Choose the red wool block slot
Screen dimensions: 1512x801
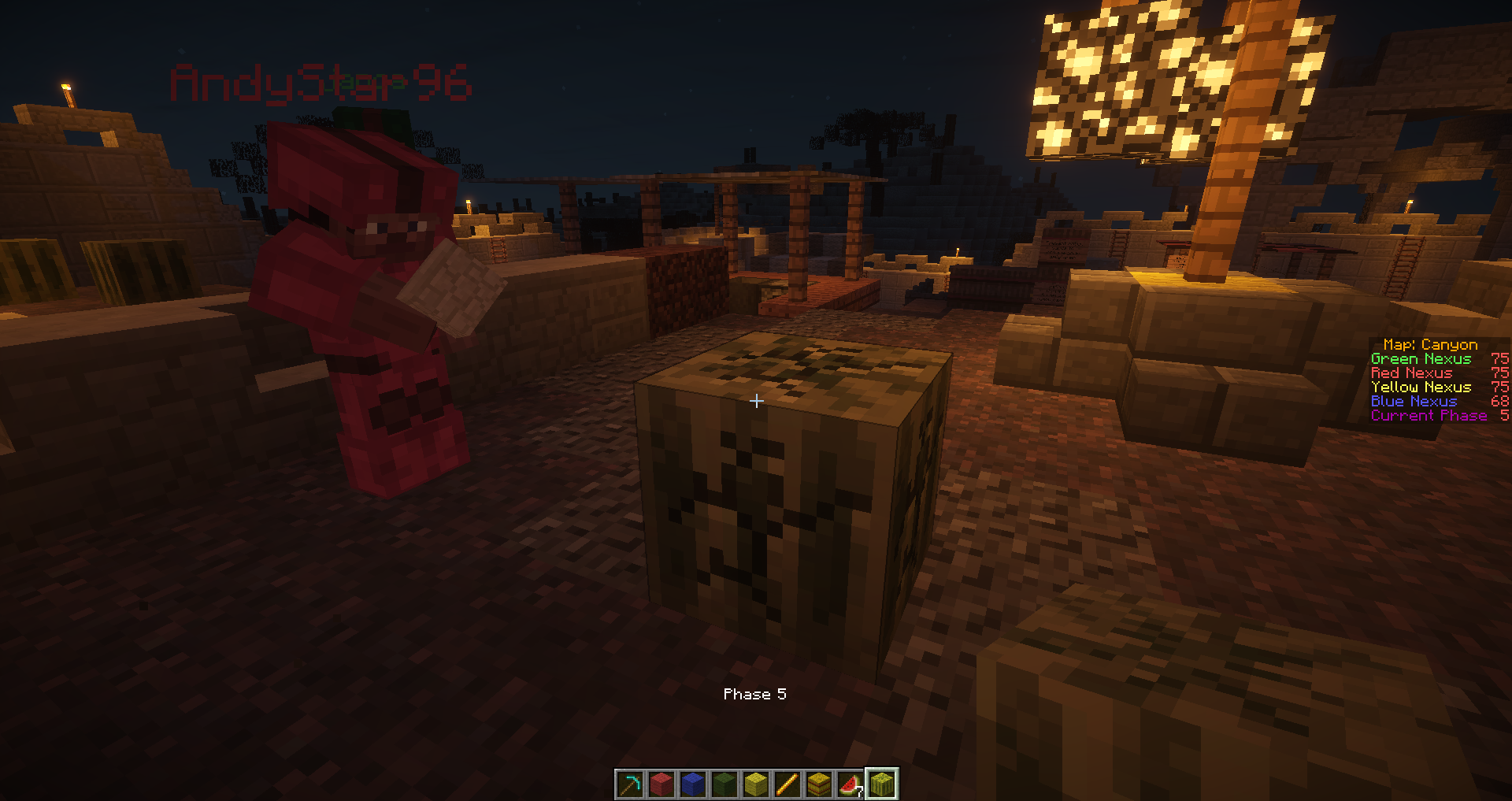(x=661, y=784)
